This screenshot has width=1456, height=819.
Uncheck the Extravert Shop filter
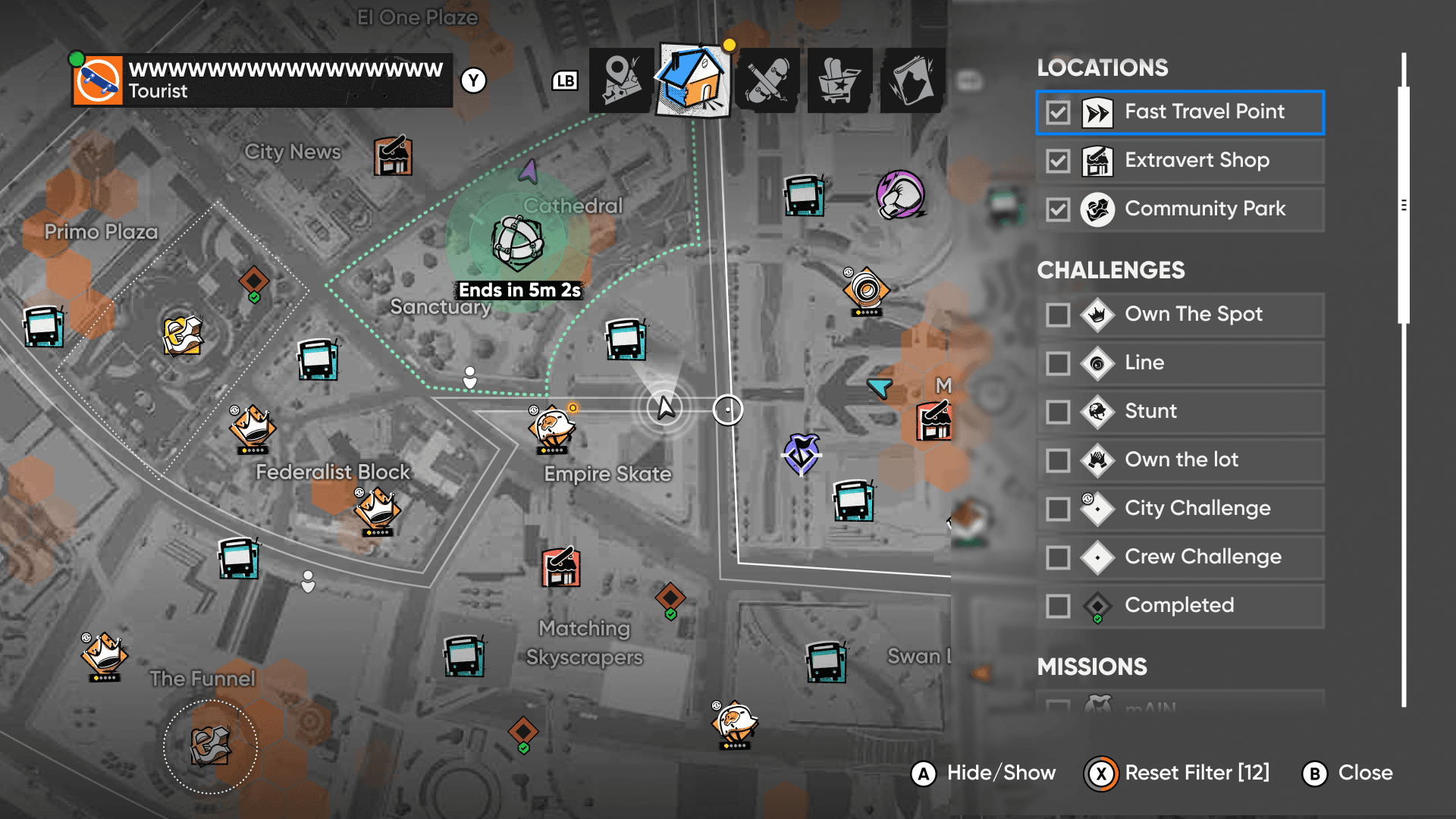click(x=1058, y=162)
